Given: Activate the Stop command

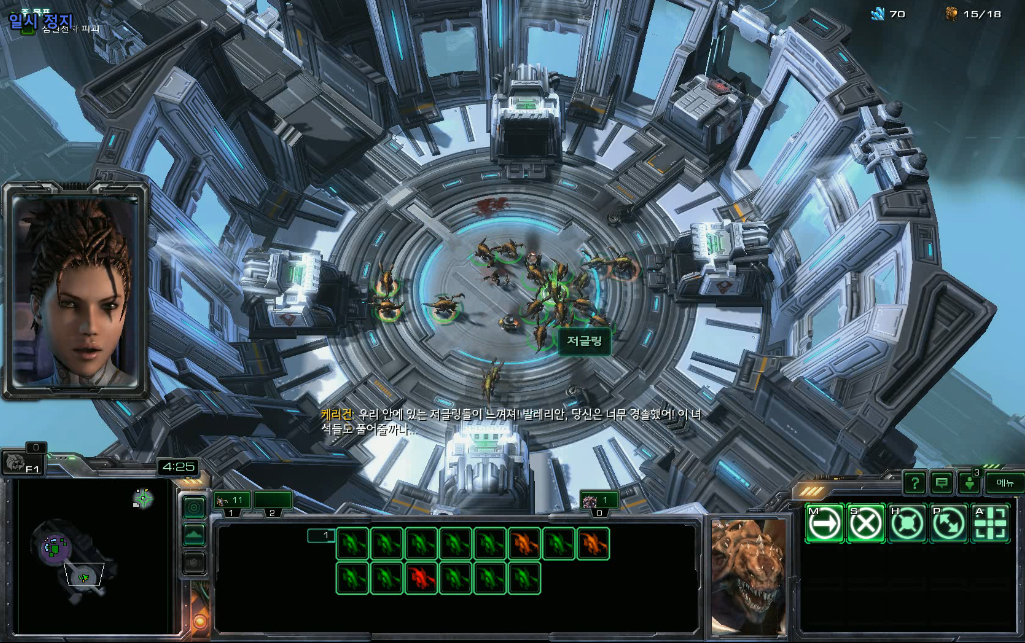Looking at the screenshot, I should tap(866, 523).
